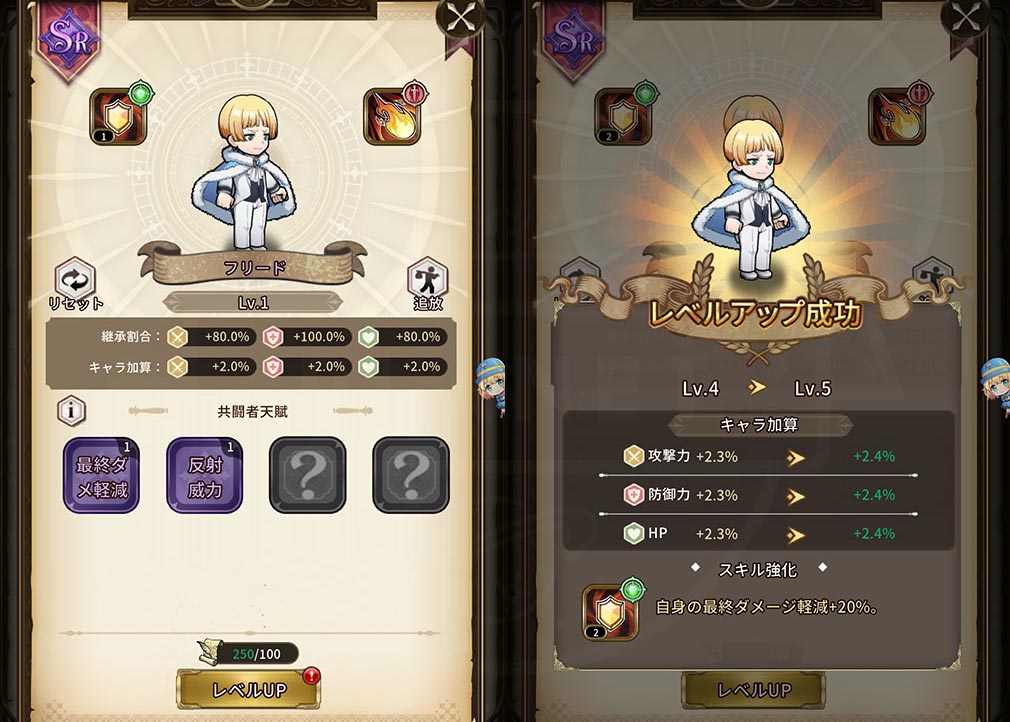
Task: Click the リセット reset button
Action: tap(73, 282)
